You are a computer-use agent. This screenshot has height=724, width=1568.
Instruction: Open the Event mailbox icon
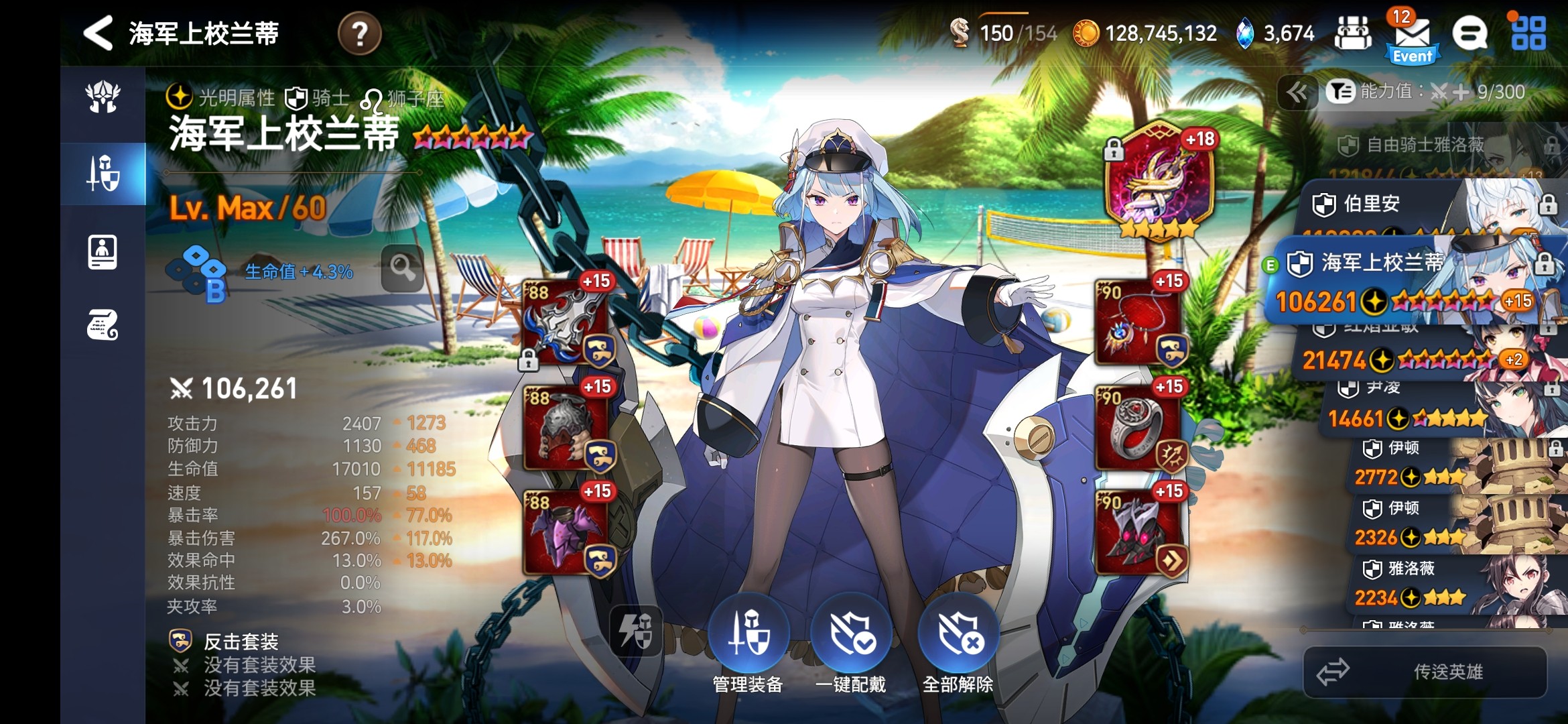point(1412,38)
